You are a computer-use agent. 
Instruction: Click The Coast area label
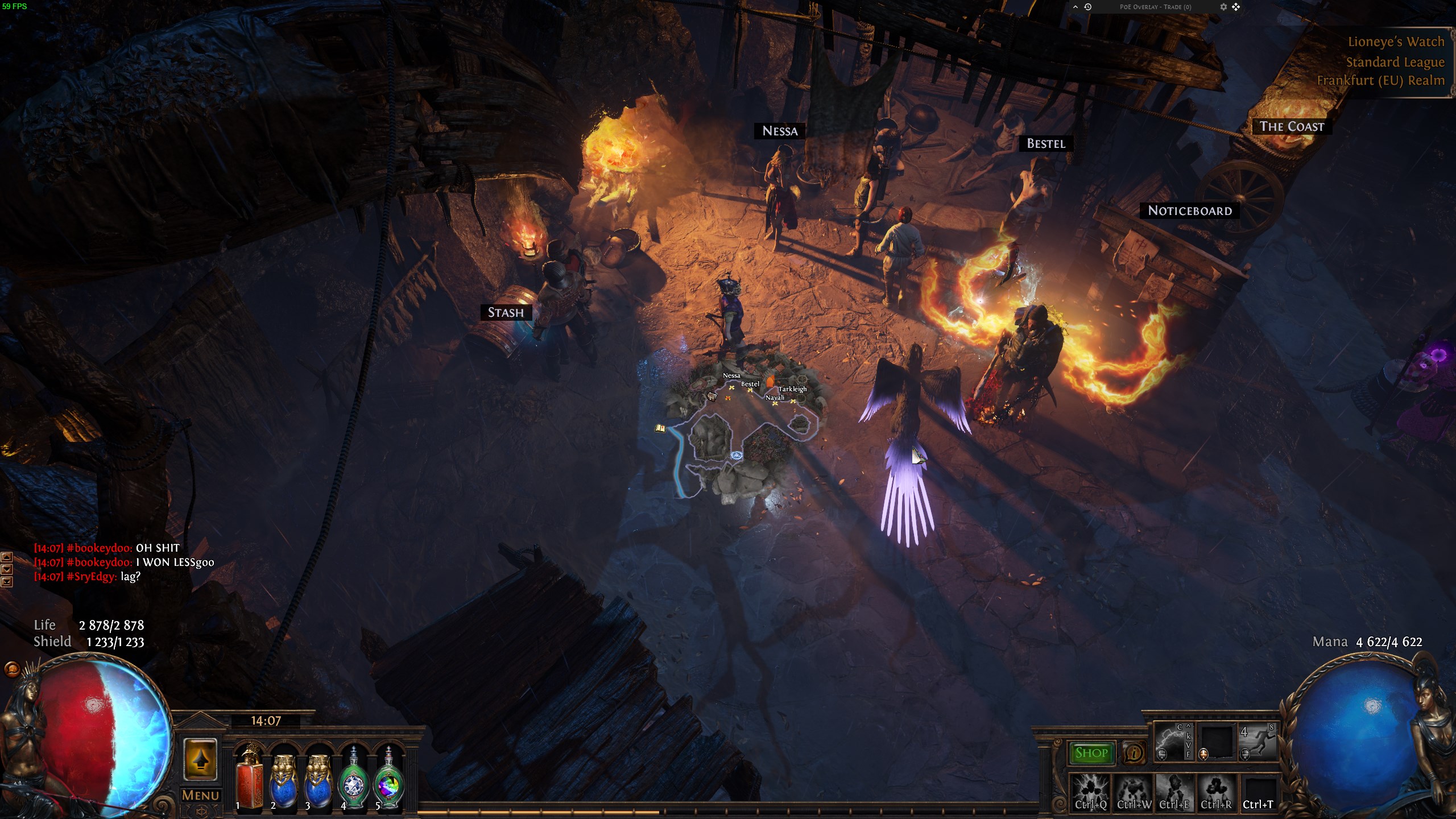1292,126
